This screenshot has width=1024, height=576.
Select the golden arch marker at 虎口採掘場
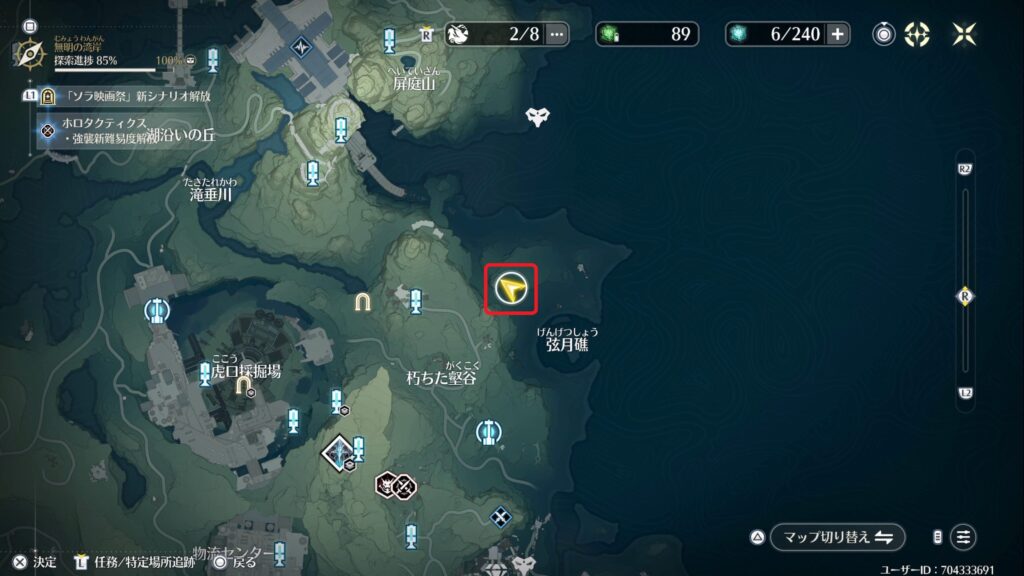pos(243,384)
